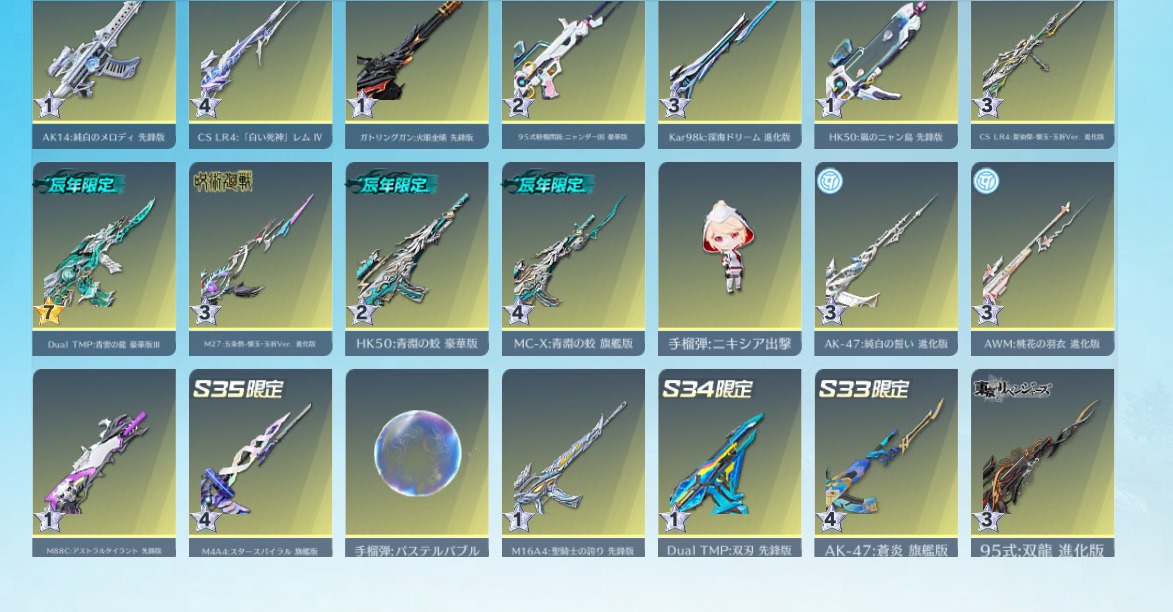This screenshot has height=612, width=1173.
Task: Choose the pastel bubble grenade item
Action: 417,460
